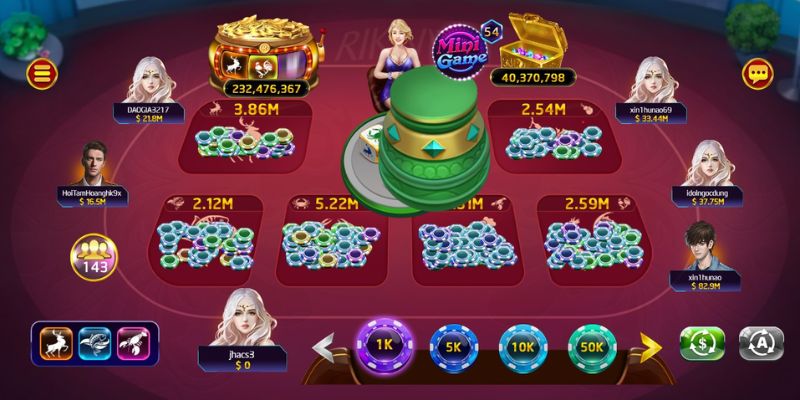Pick the 50K betting chip
Image resolution: width=800 pixels, height=400 pixels.
[593, 347]
